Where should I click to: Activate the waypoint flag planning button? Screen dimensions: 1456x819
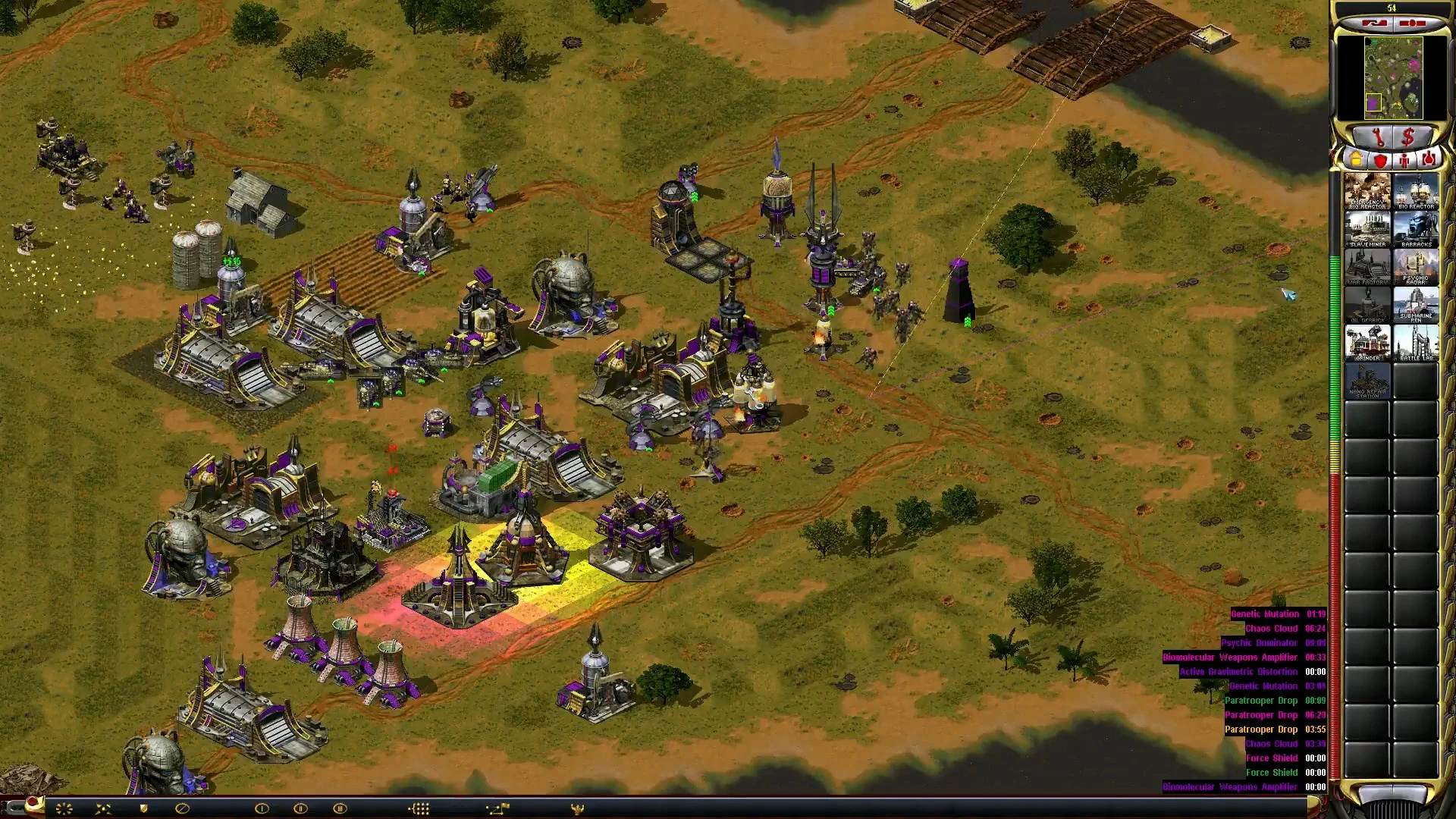[x=497, y=808]
